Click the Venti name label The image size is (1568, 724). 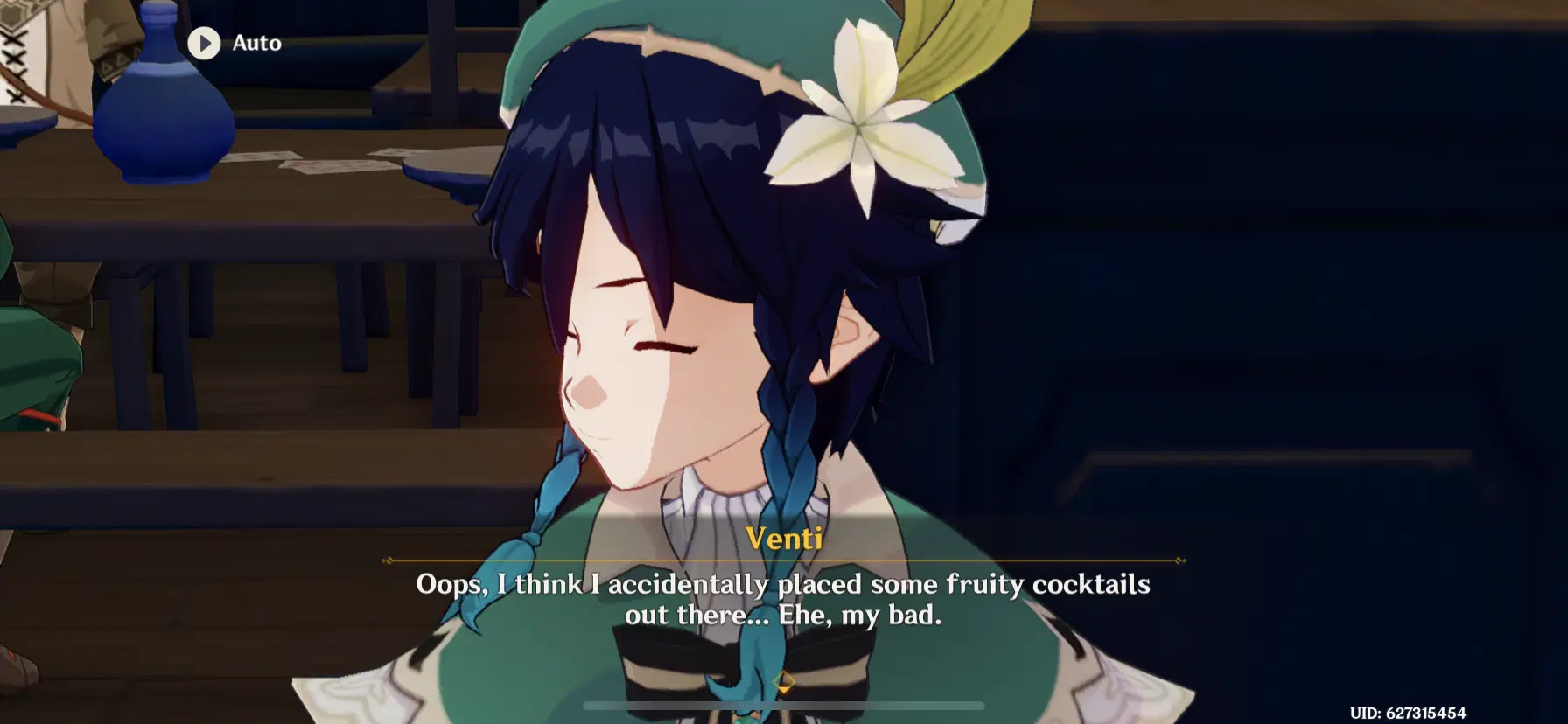tap(783, 540)
